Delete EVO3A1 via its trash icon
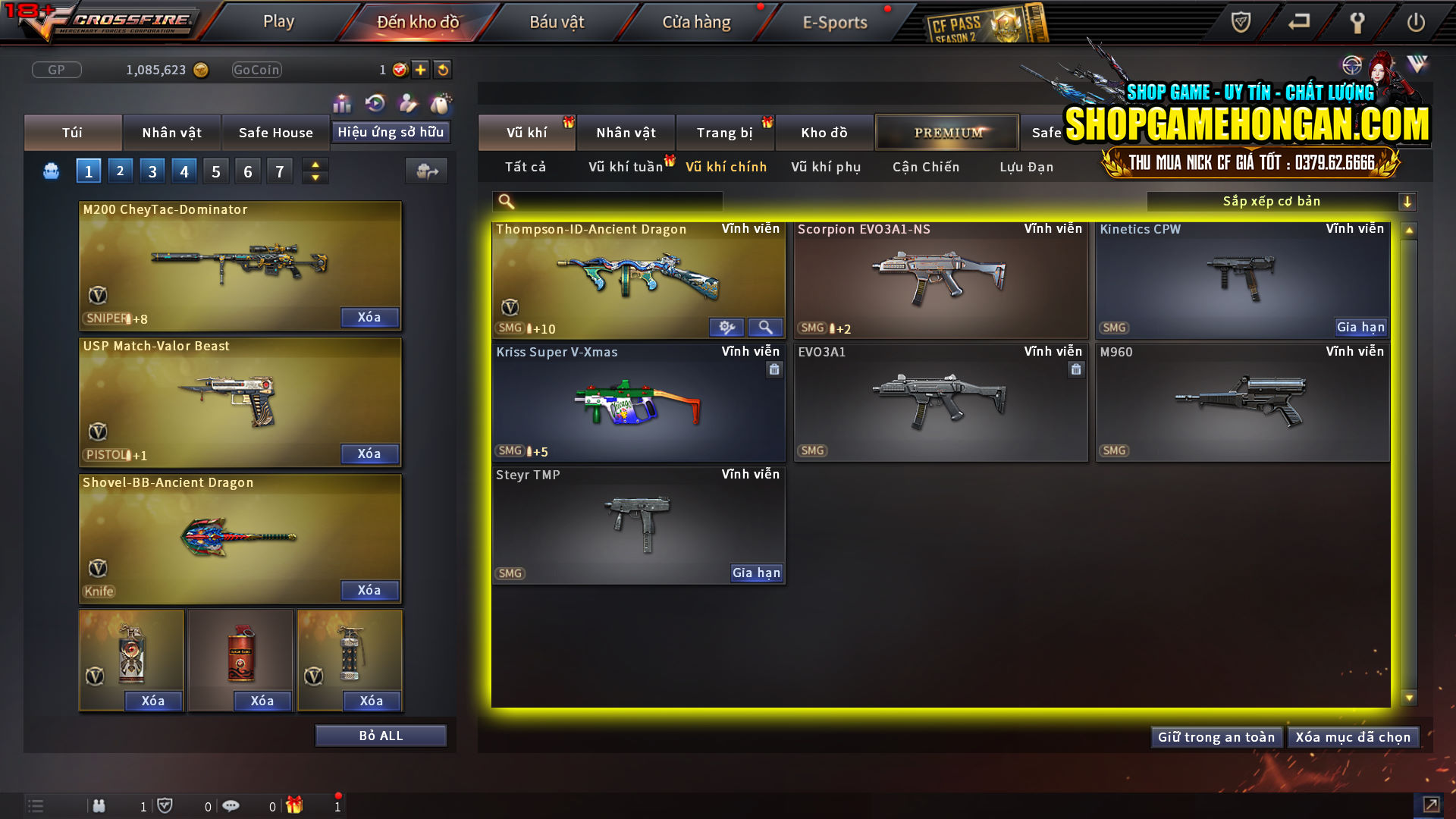Image resolution: width=1456 pixels, height=819 pixels. coord(1076,369)
